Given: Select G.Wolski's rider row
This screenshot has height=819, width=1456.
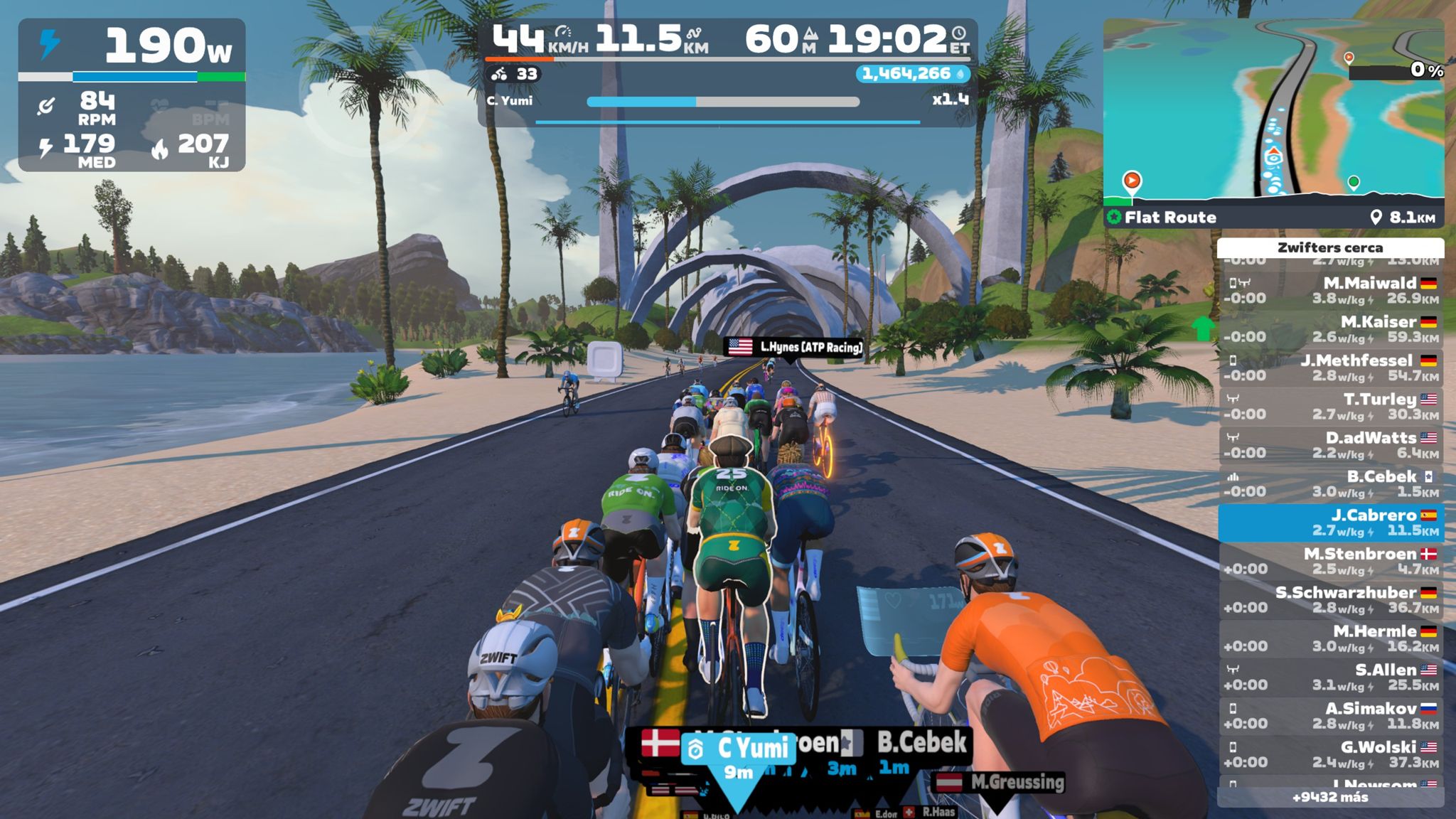Looking at the screenshot, I should (1331, 754).
